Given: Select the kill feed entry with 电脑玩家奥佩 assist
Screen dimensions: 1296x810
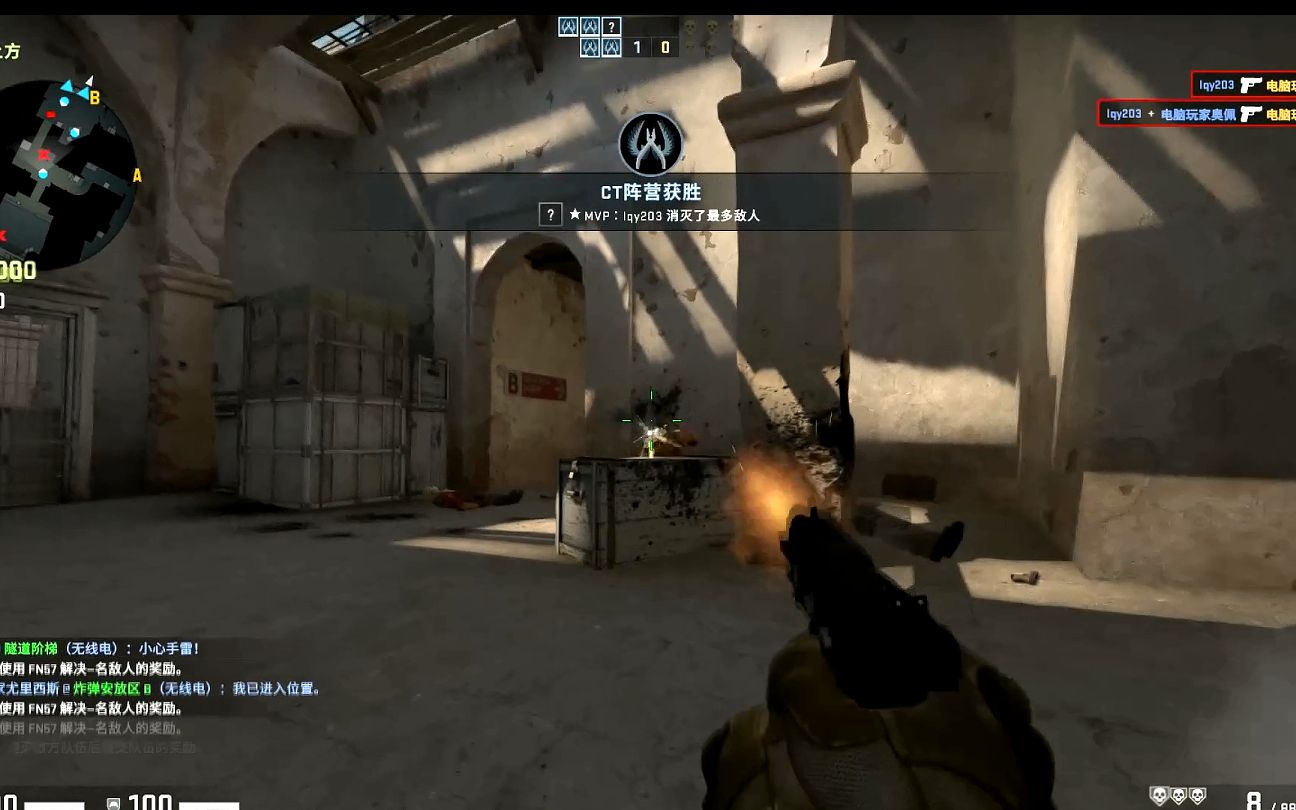Looking at the screenshot, I should pyautogui.click(x=1198, y=114).
